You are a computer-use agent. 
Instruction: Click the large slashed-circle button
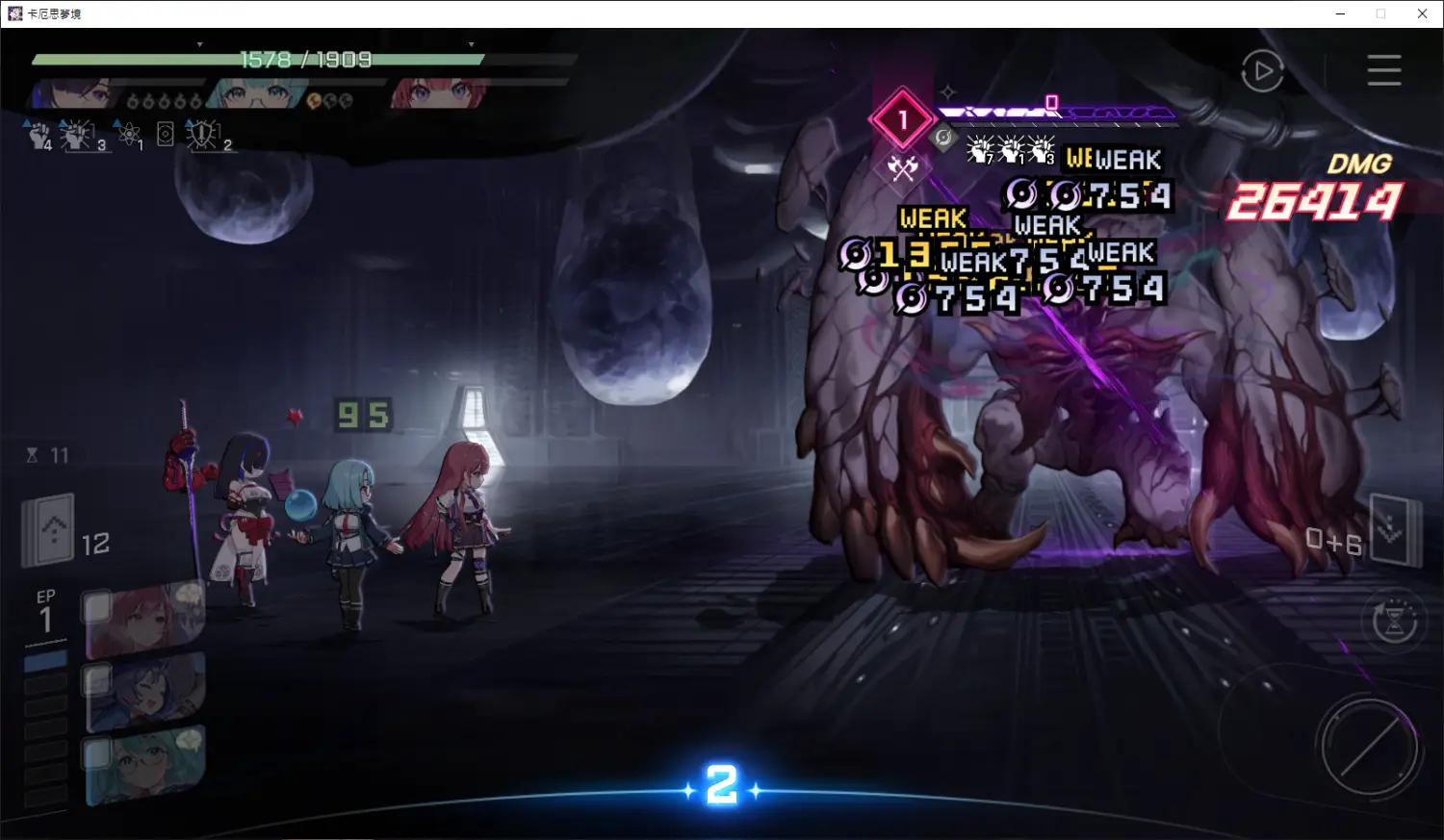click(x=1368, y=747)
